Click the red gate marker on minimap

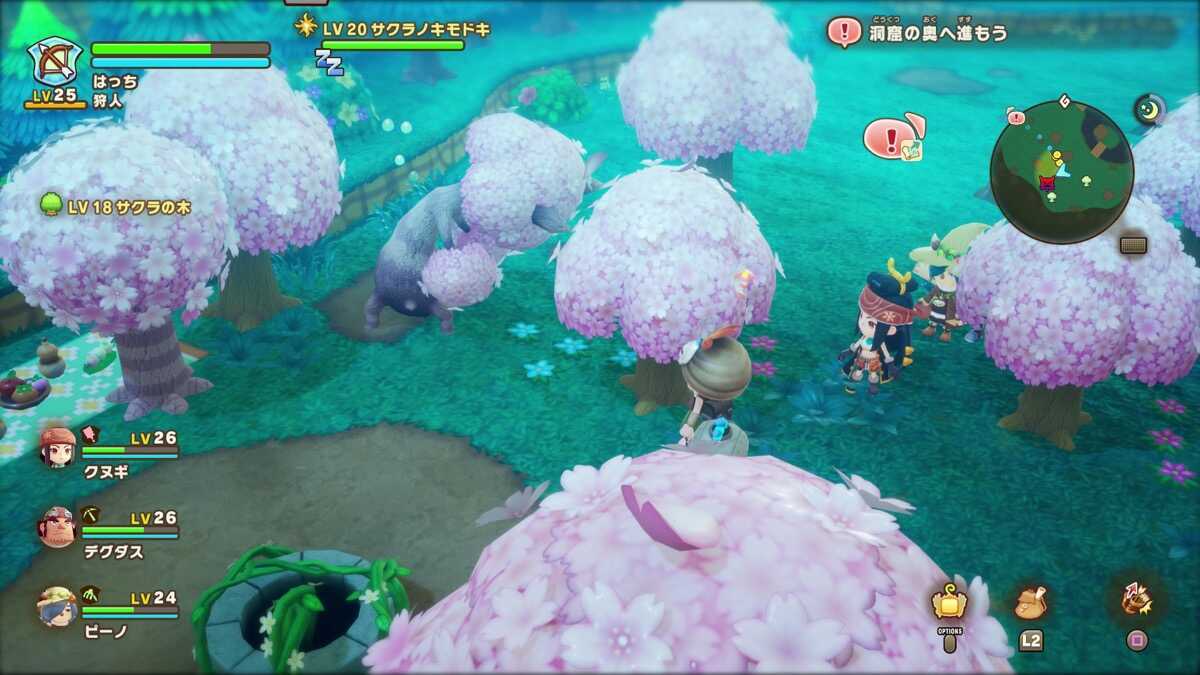[x=1047, y=183]
